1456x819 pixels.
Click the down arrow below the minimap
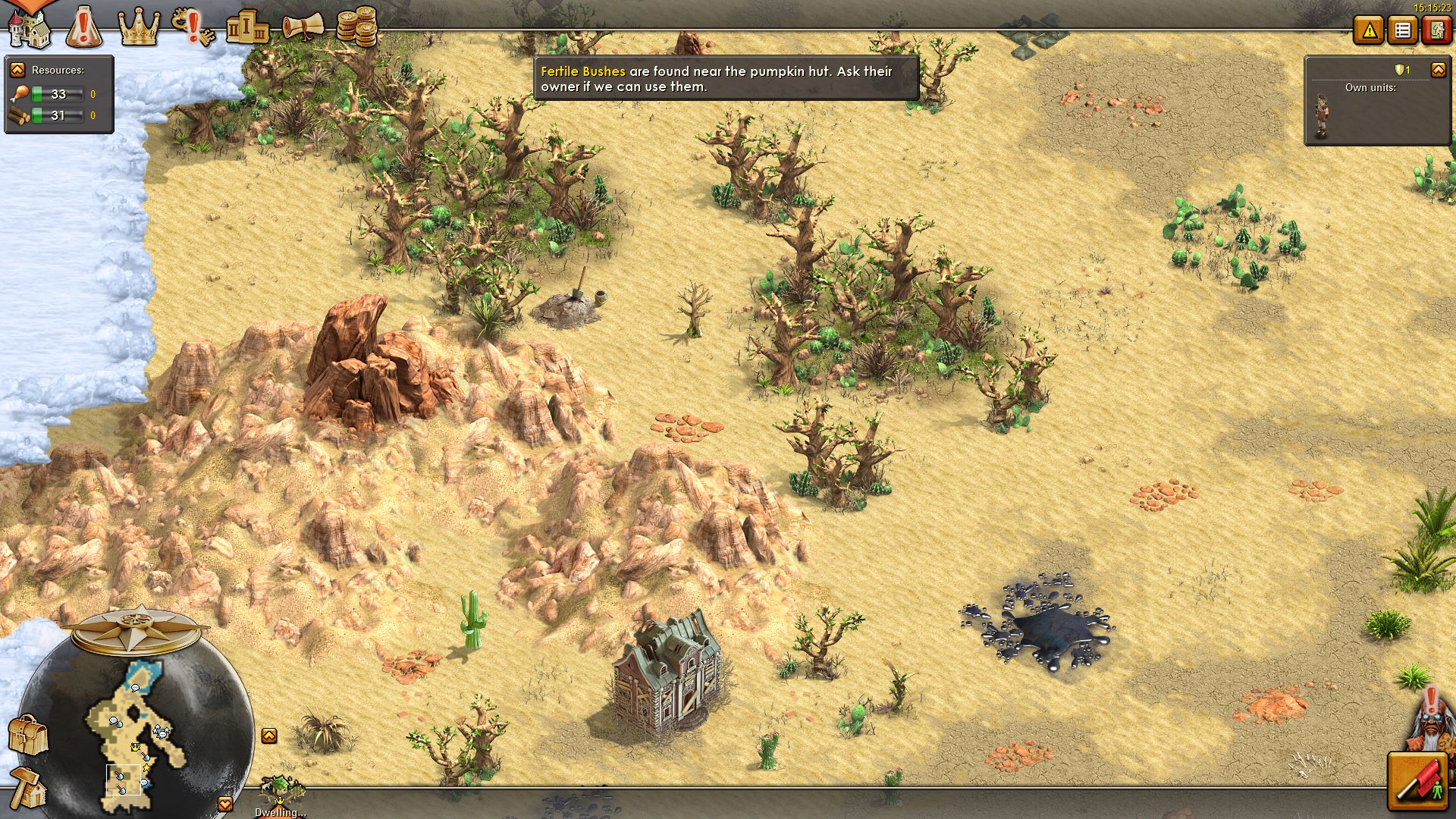coord(225,804)
